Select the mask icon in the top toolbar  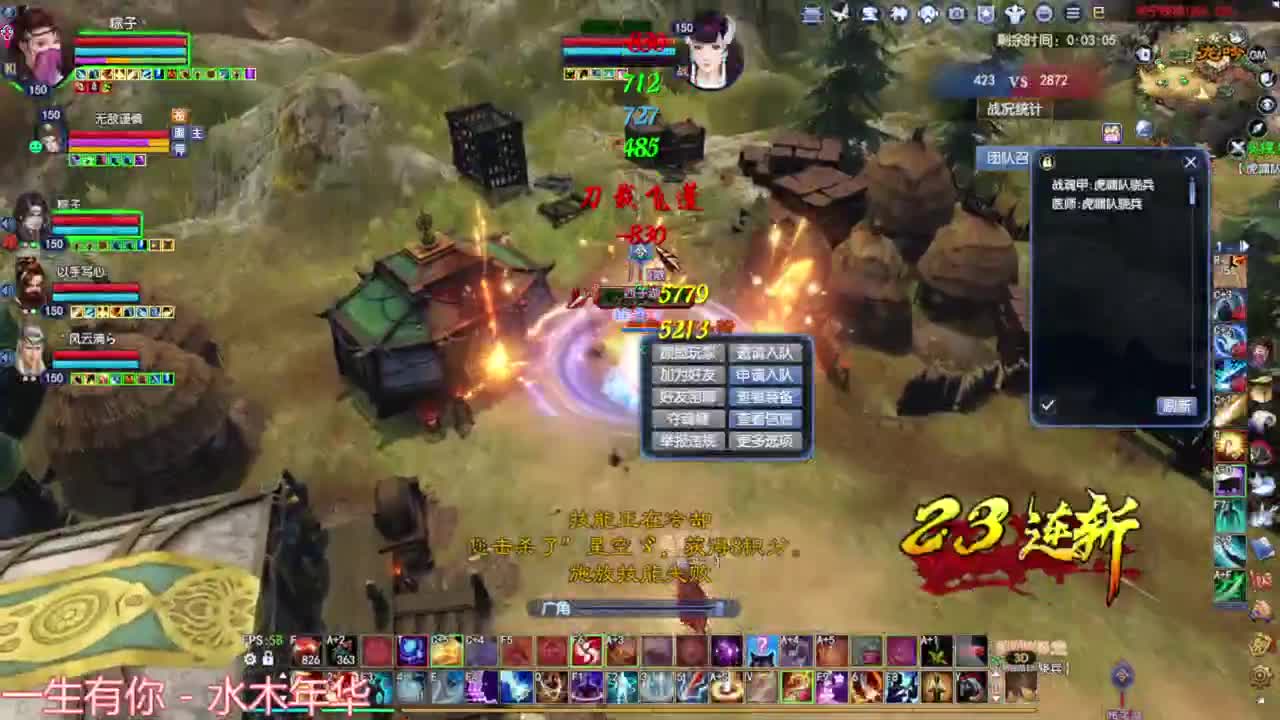click(926, 14)
